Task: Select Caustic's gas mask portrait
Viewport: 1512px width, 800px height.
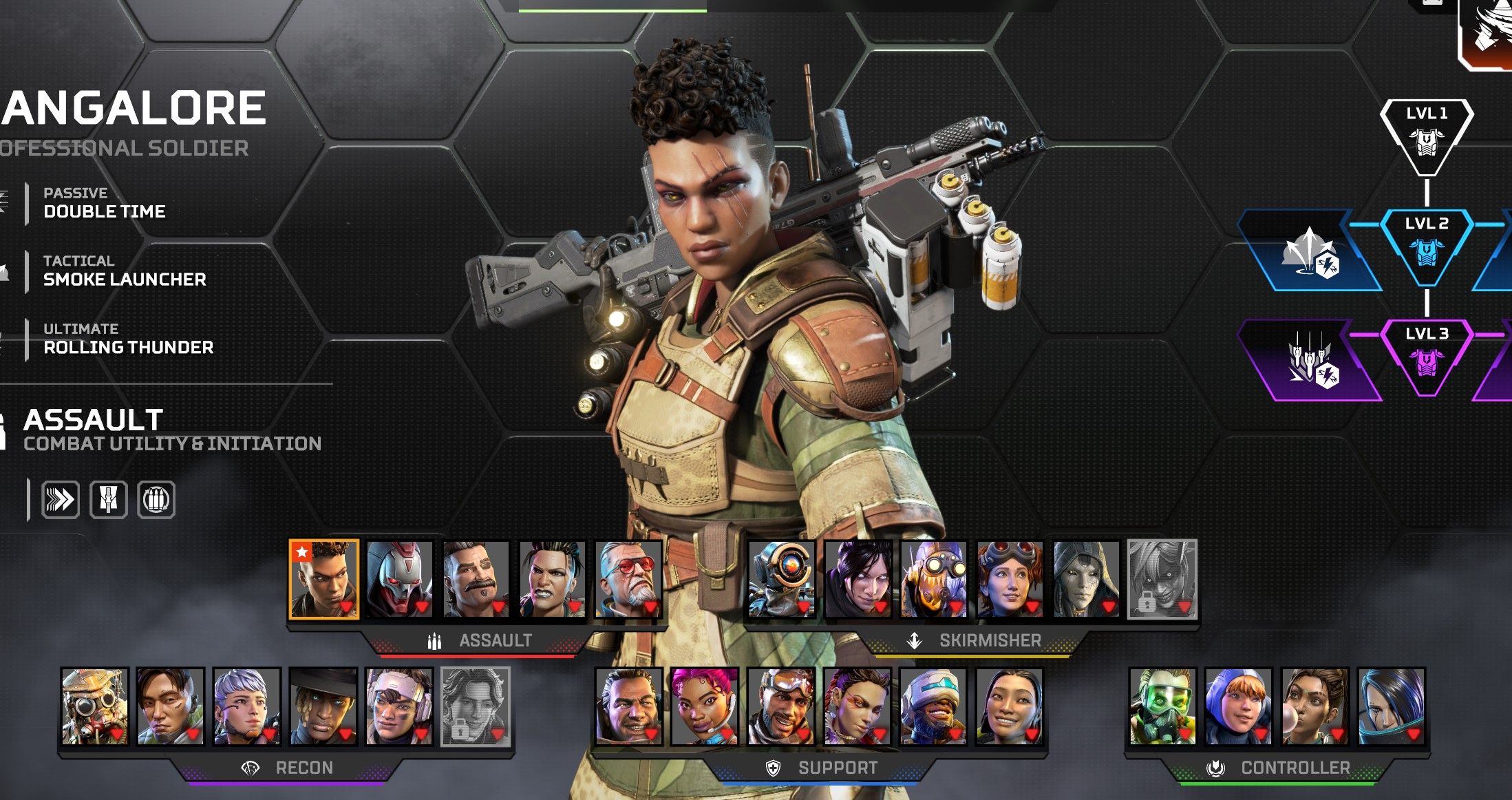Action: pyautogui.click(x=1162, y=706)
